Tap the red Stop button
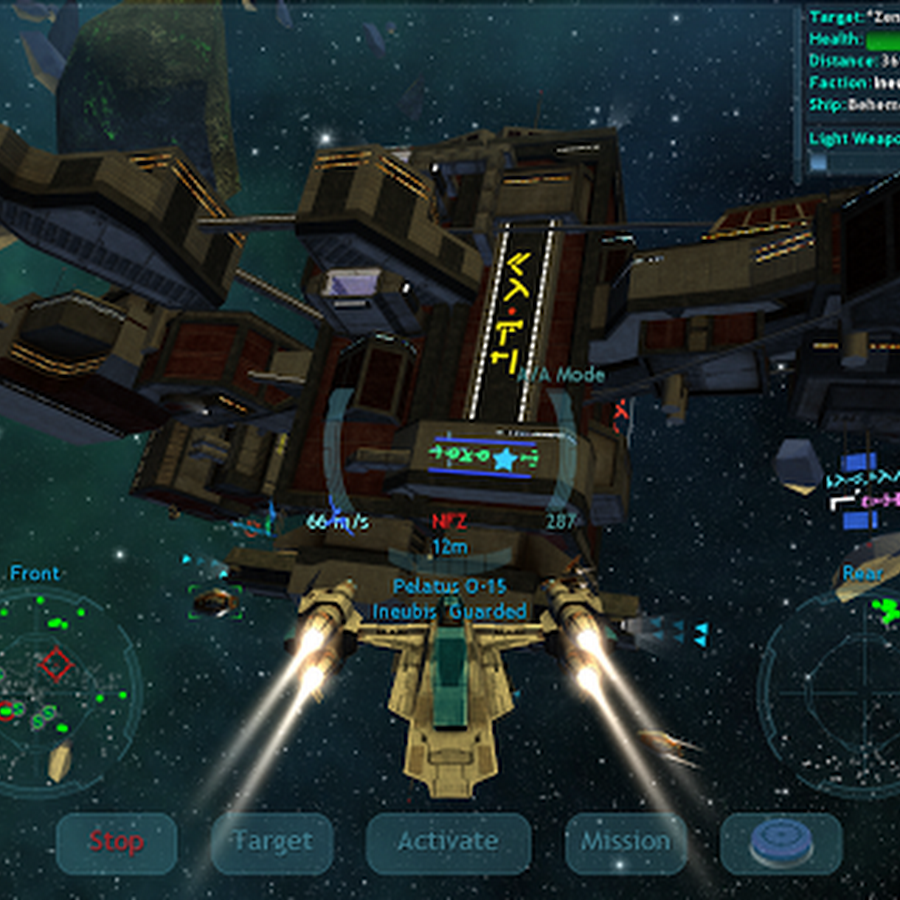The width and height of the screenshot is (900, 900). (116, 843)
